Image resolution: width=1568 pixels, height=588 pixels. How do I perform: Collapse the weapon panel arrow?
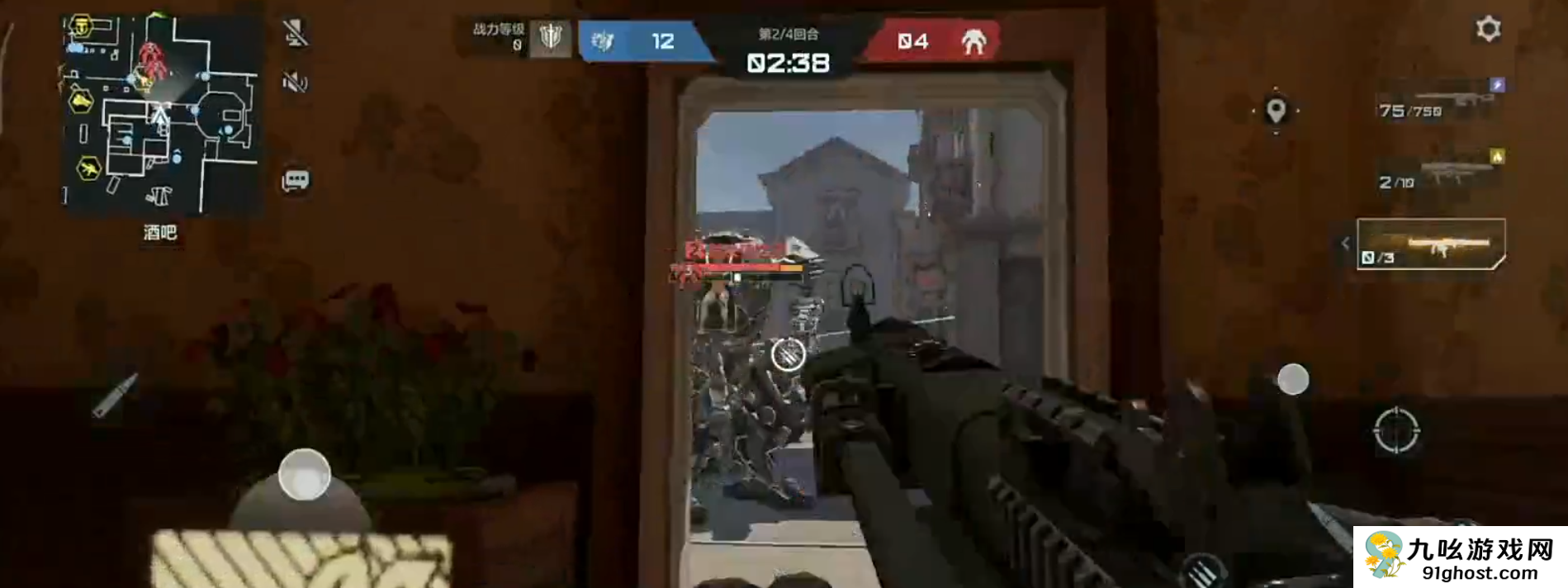[x=1345, y=244]
